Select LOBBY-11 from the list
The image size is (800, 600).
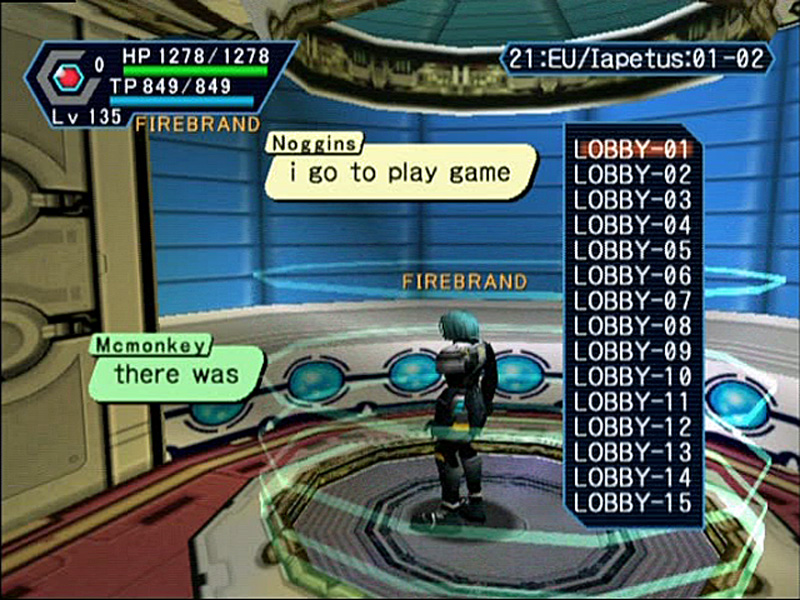pos(632,402)
